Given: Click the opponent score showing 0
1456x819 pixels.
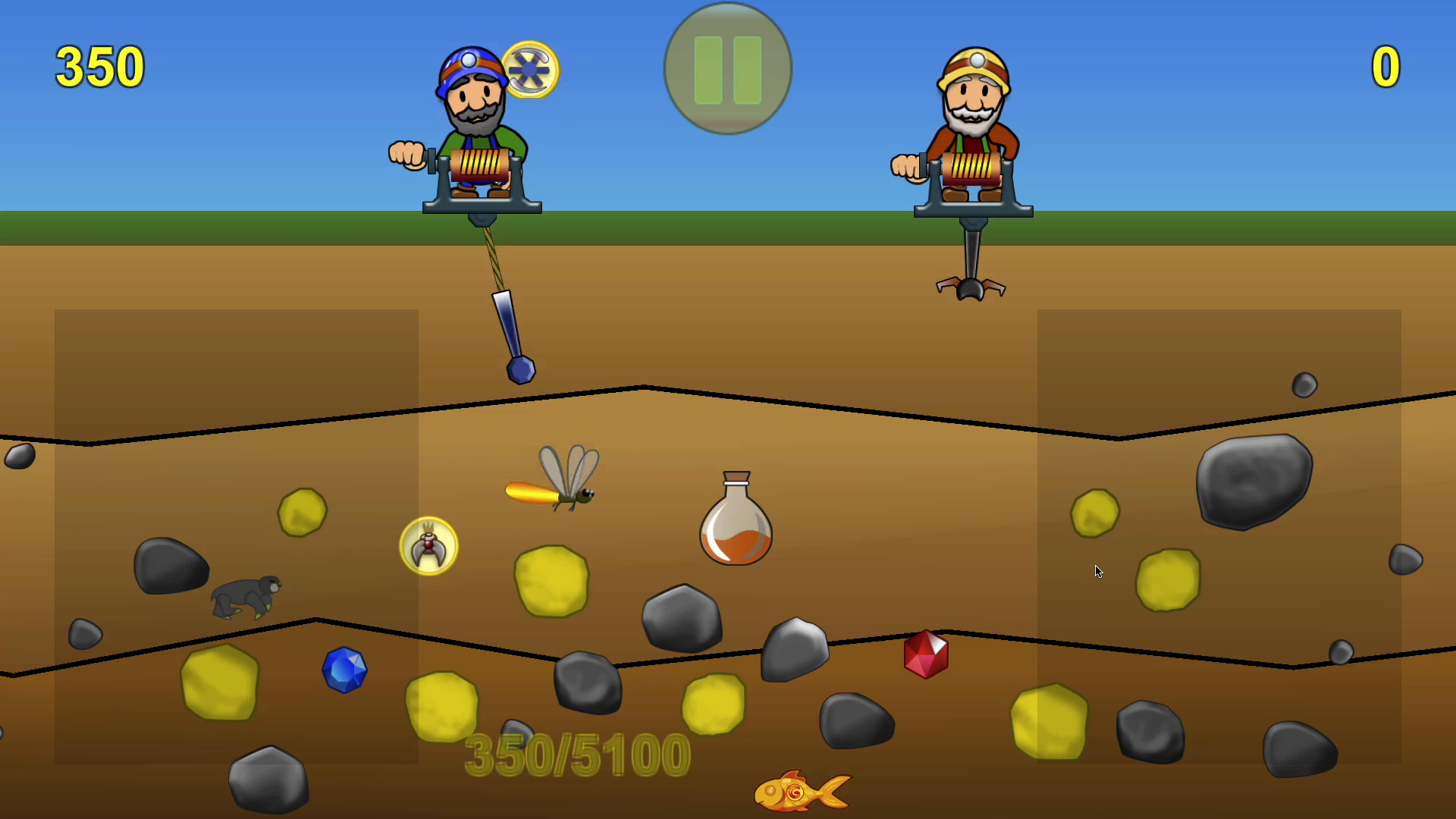Looking at the screenshot, I should point(1385,67).
